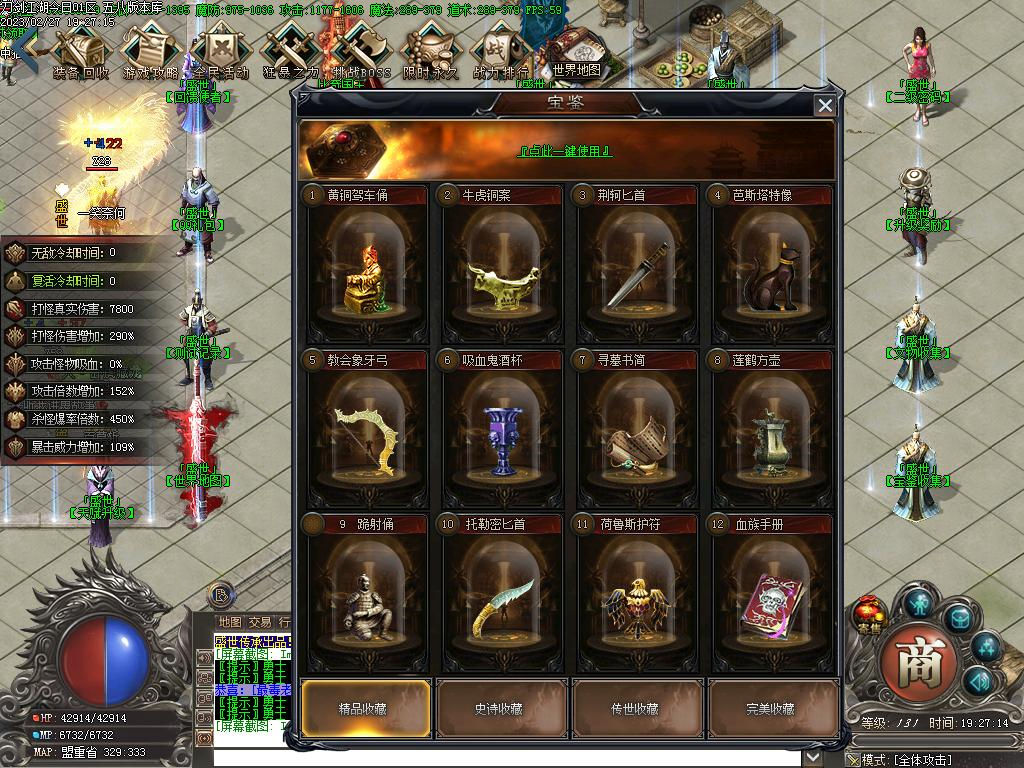Select the 完美收藏 tab

coord(772,708)
